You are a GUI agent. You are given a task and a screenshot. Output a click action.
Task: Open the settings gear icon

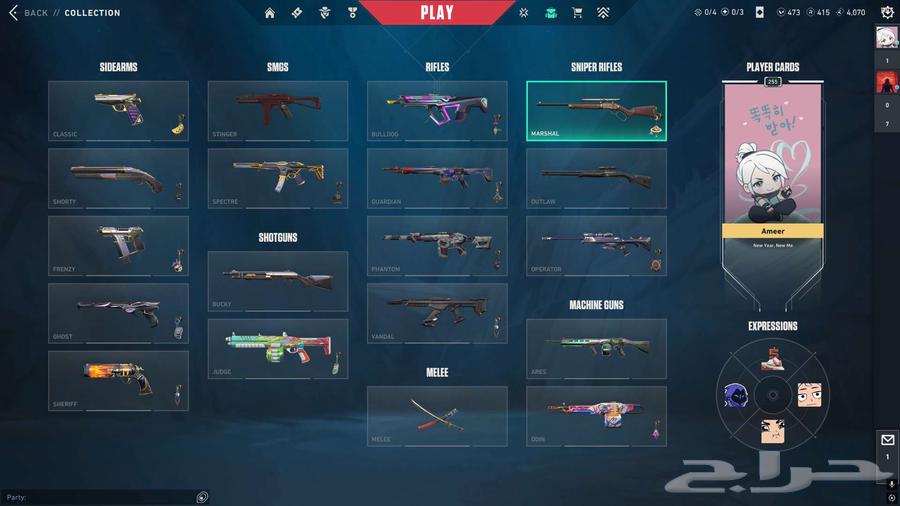[887, 13]
